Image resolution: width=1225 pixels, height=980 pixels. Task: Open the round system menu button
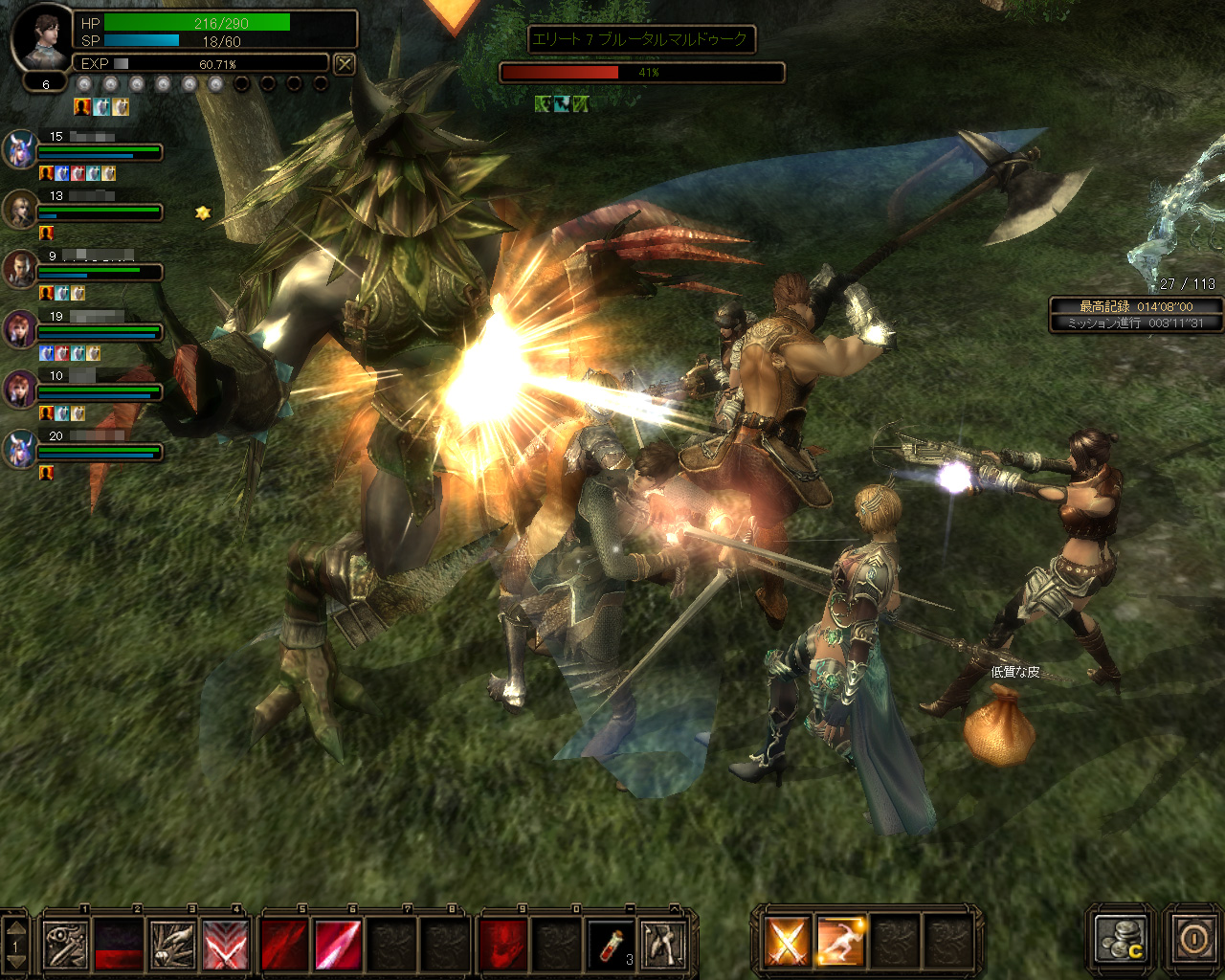(x=1193, y=939)
